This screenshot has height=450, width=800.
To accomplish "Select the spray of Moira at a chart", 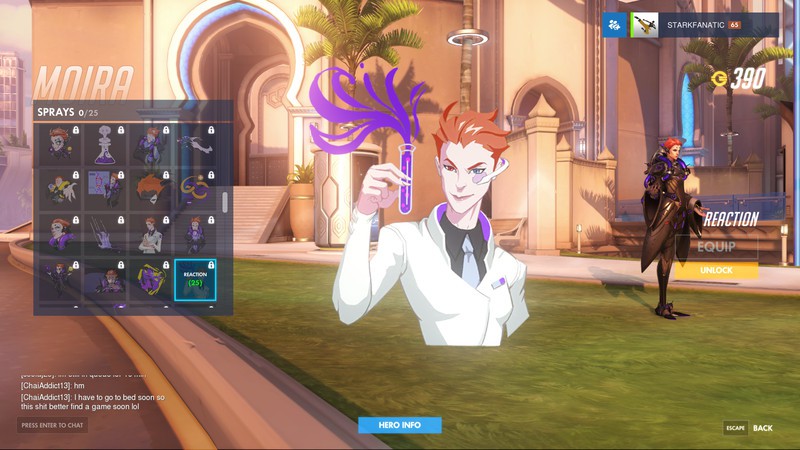I will [104, 190].
